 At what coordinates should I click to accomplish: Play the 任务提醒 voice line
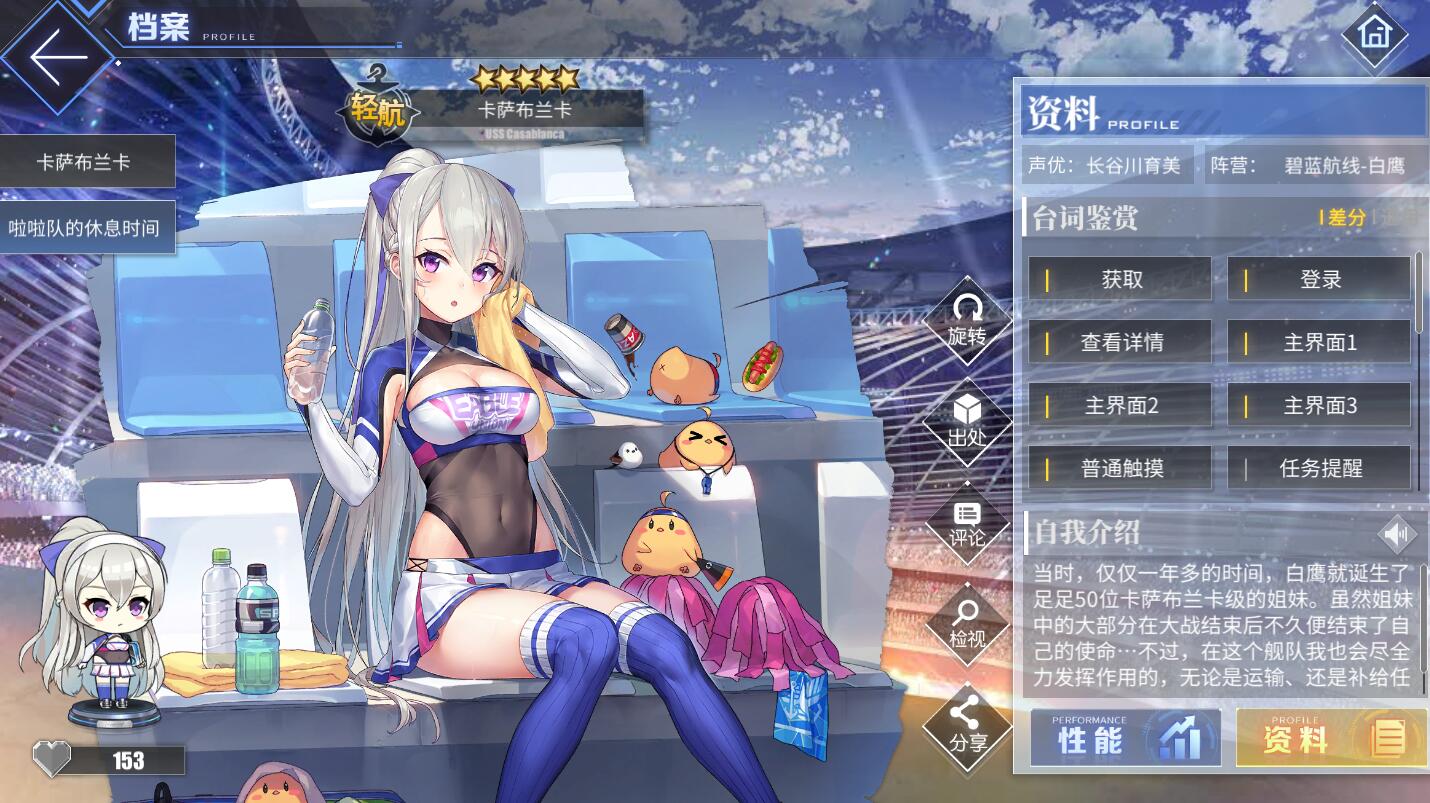pyautogui.click(x=1319, y=468)
